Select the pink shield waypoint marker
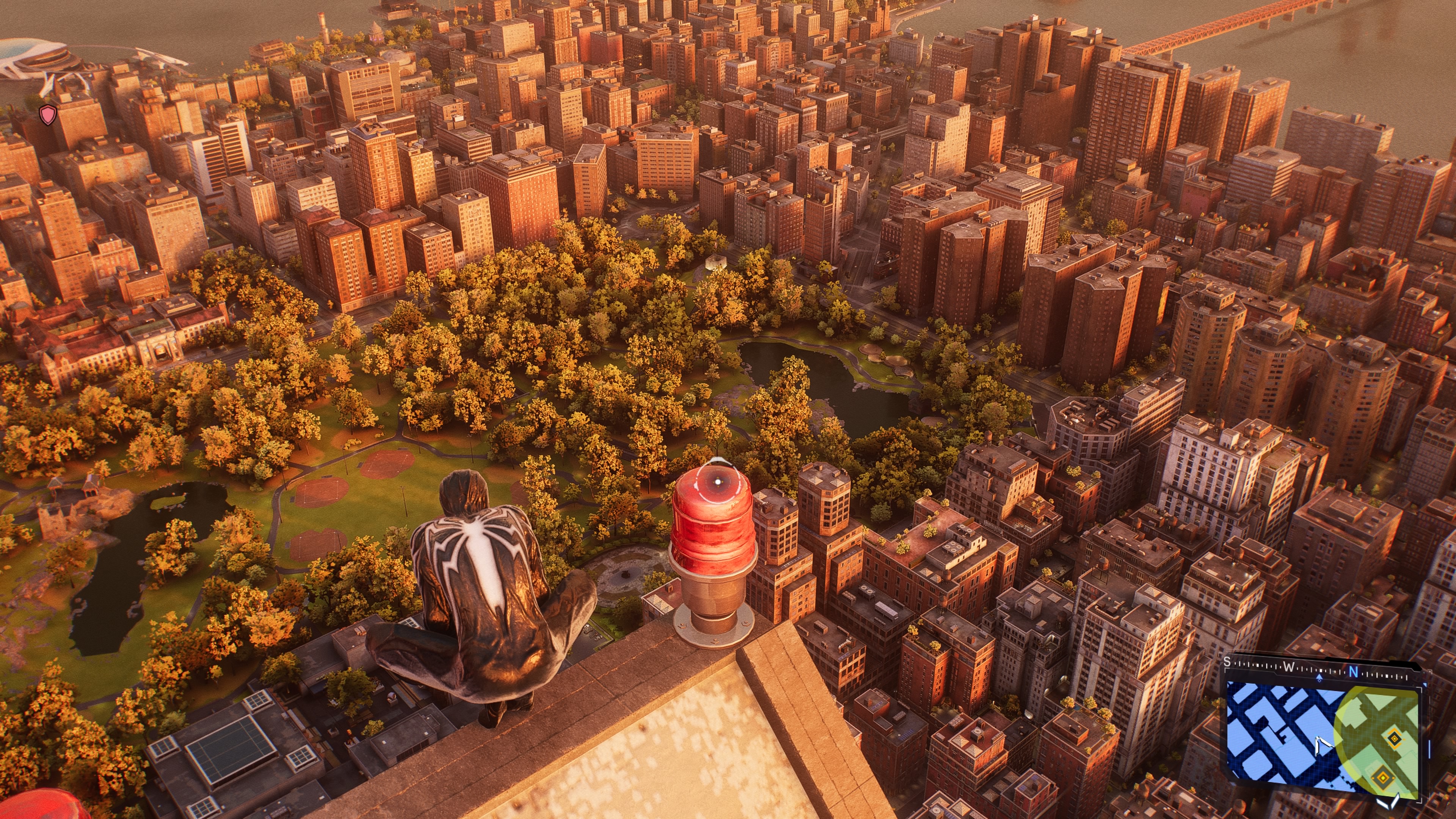Viewport: 1456px width, 819px height. coord(49,115)
